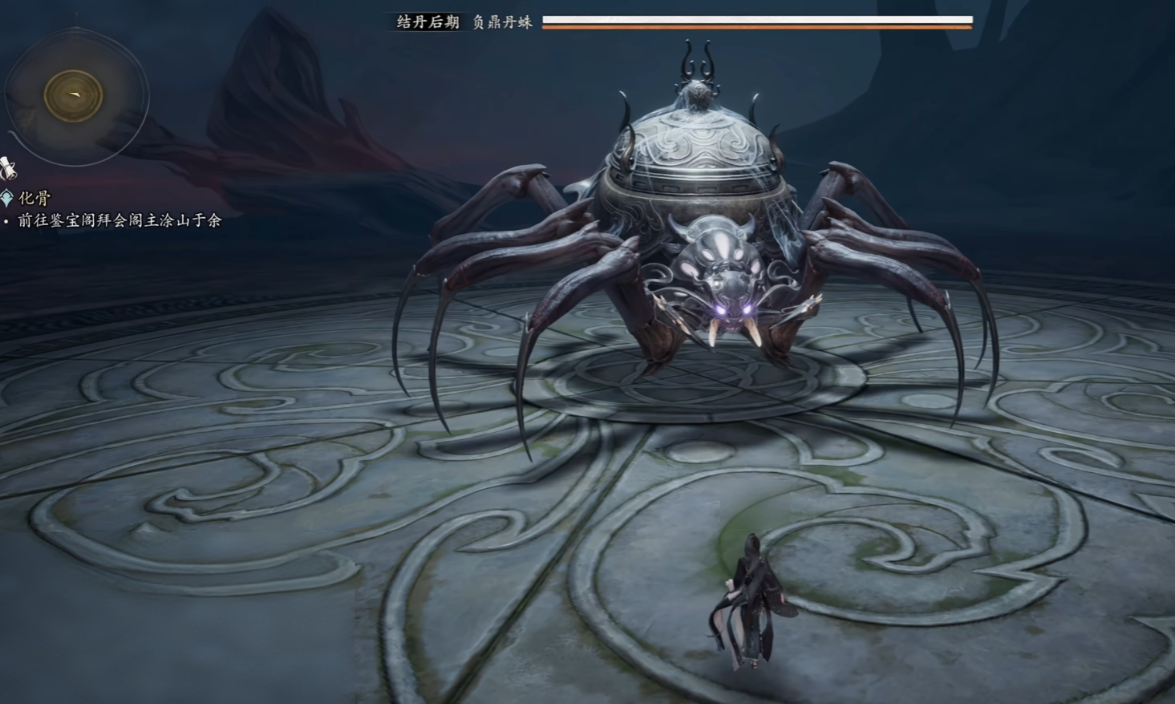The height and width of the screenshot is (704, 1175).
Task: Click the scroll icon below the minimap
Action: (7, 168)
